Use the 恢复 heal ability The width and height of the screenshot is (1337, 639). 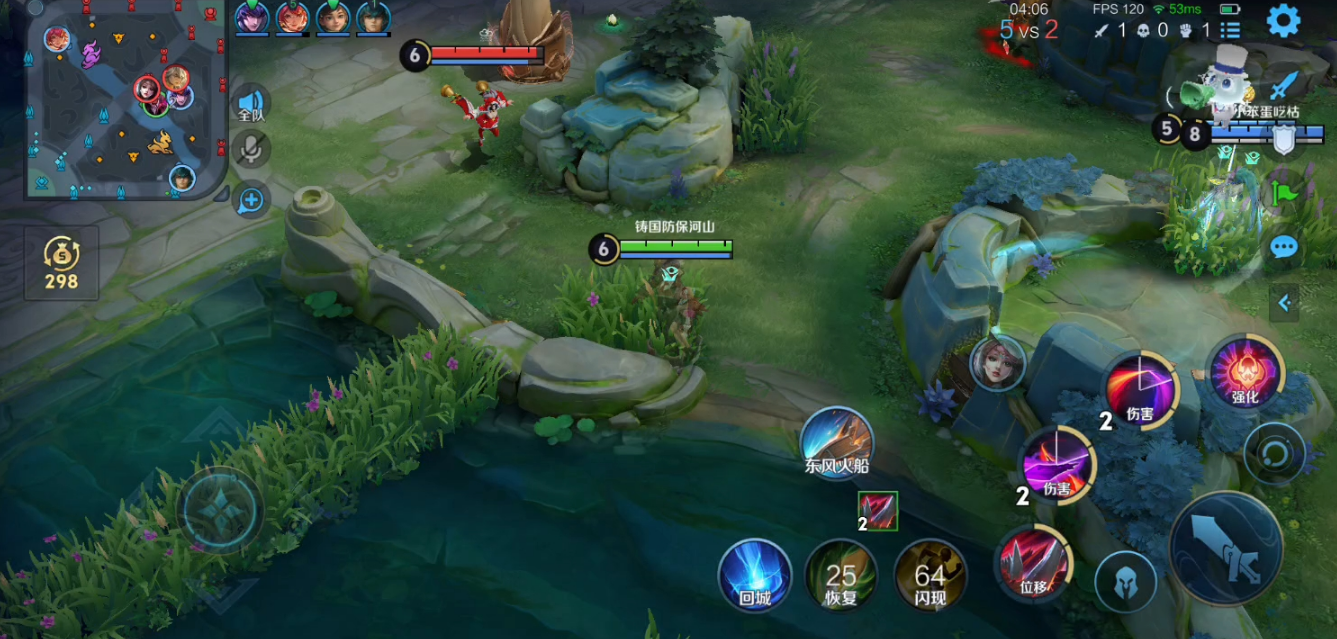841,575
